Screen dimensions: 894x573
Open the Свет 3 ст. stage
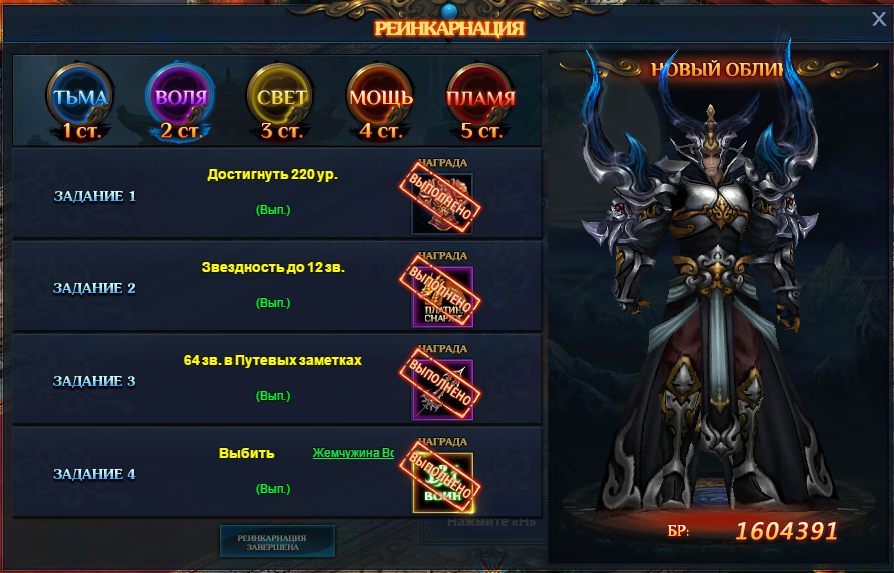point(280,99)
